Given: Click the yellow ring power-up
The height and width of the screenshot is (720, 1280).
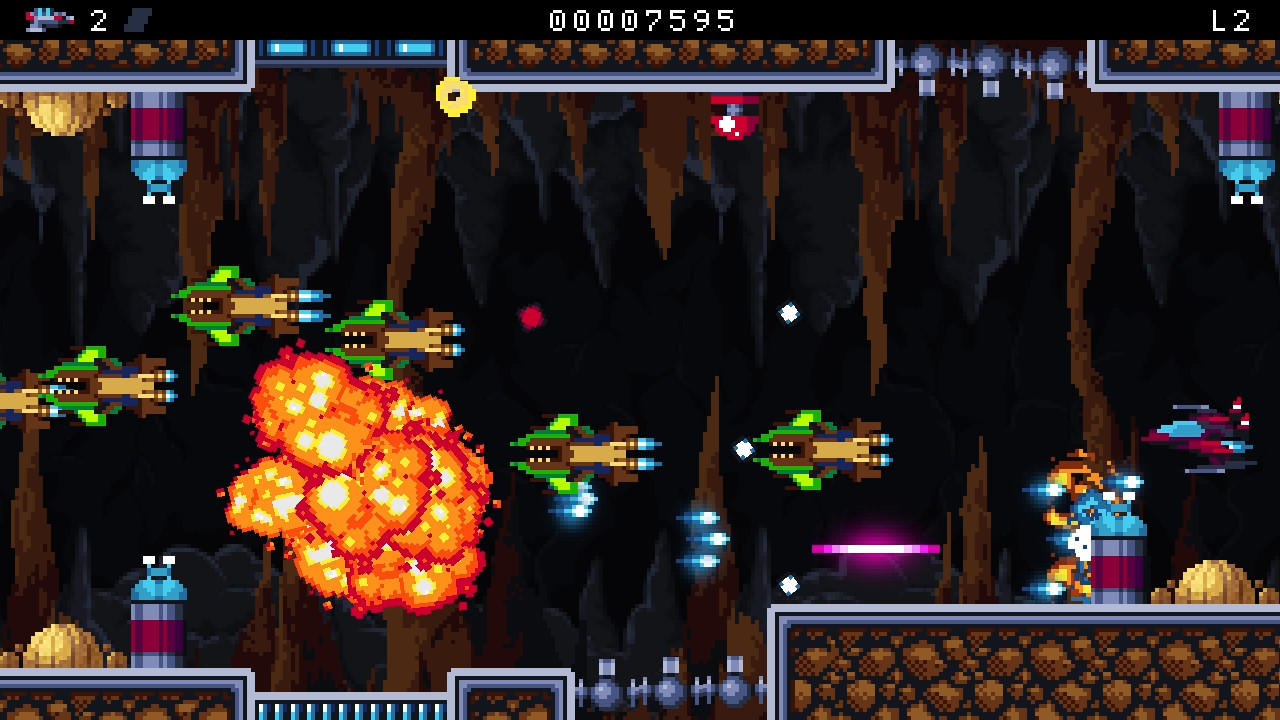Looking at the screenshot, I should [455, 94].
